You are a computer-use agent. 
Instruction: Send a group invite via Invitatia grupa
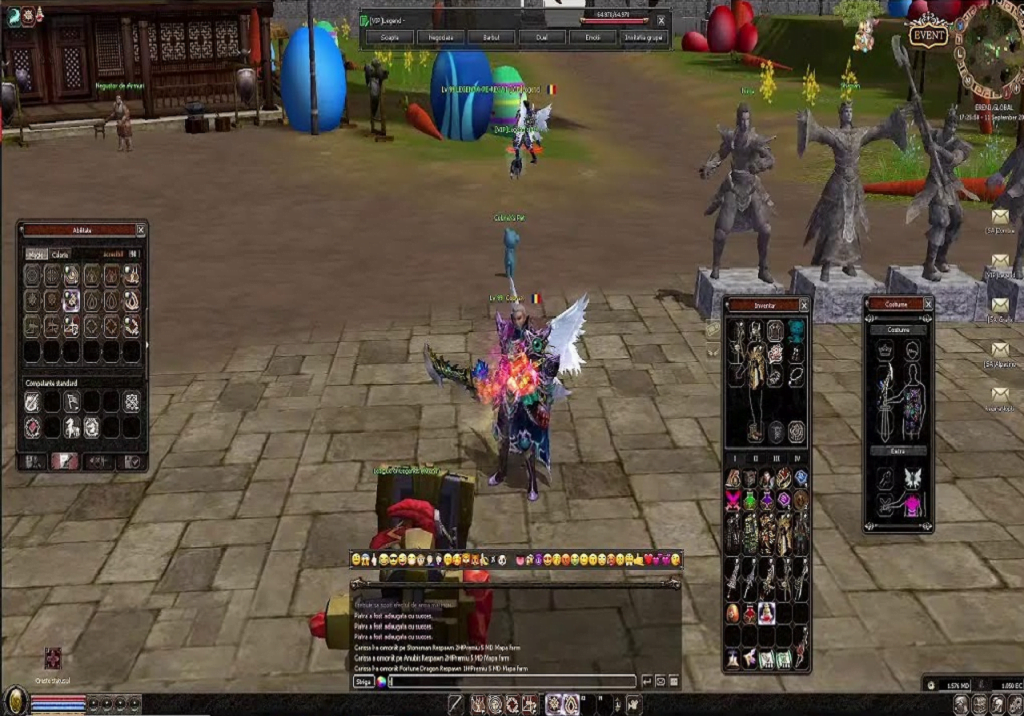(x=645, y=37)
